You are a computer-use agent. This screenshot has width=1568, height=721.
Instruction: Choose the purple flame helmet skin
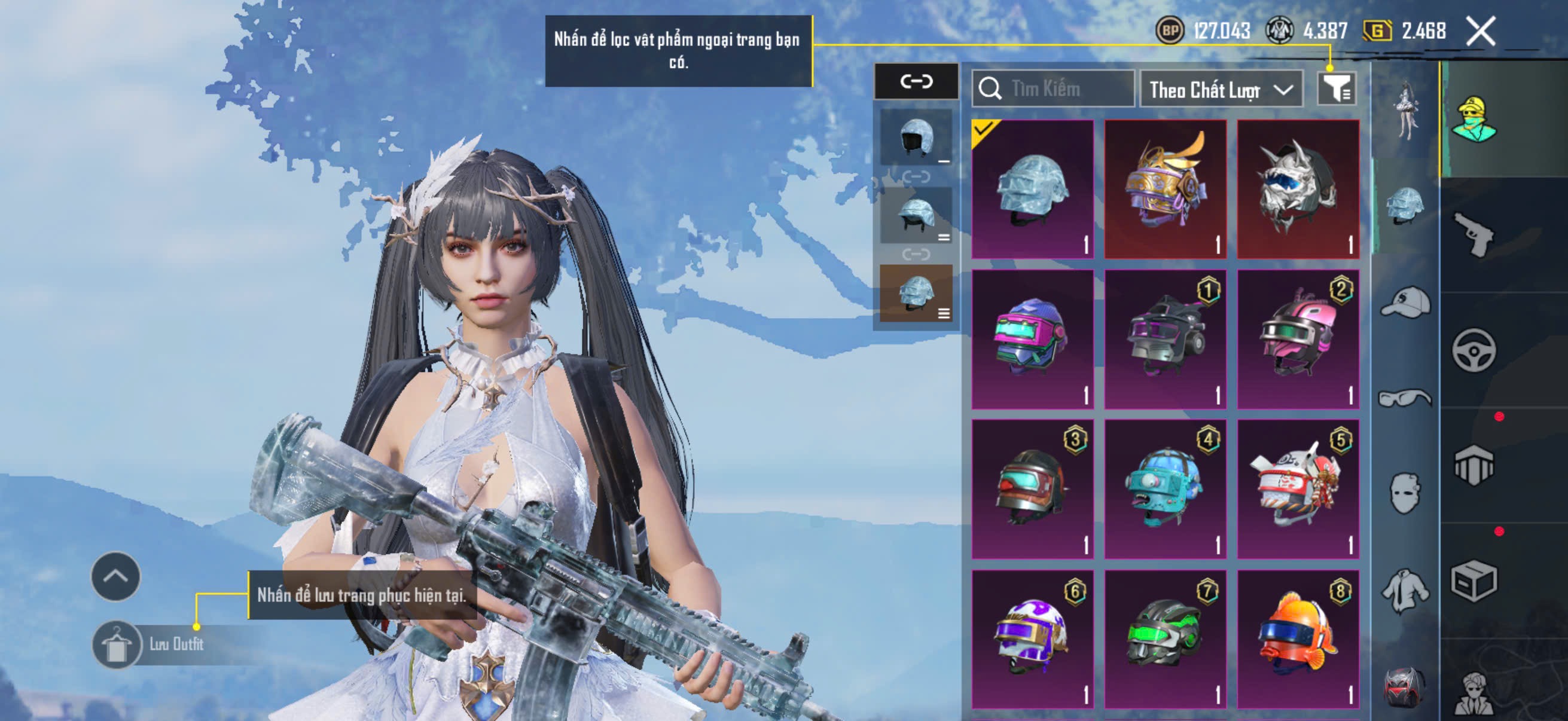tap(1032, 639)
